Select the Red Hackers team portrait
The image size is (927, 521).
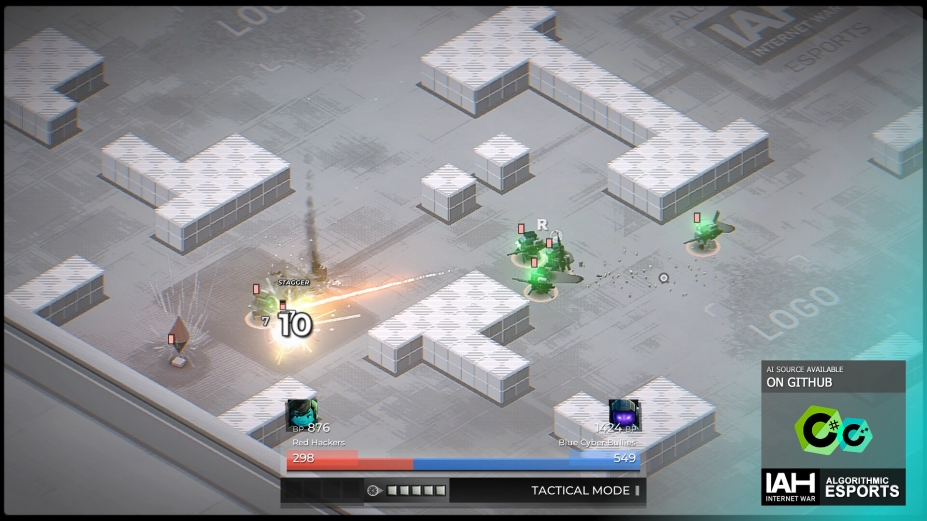point(302,415)
